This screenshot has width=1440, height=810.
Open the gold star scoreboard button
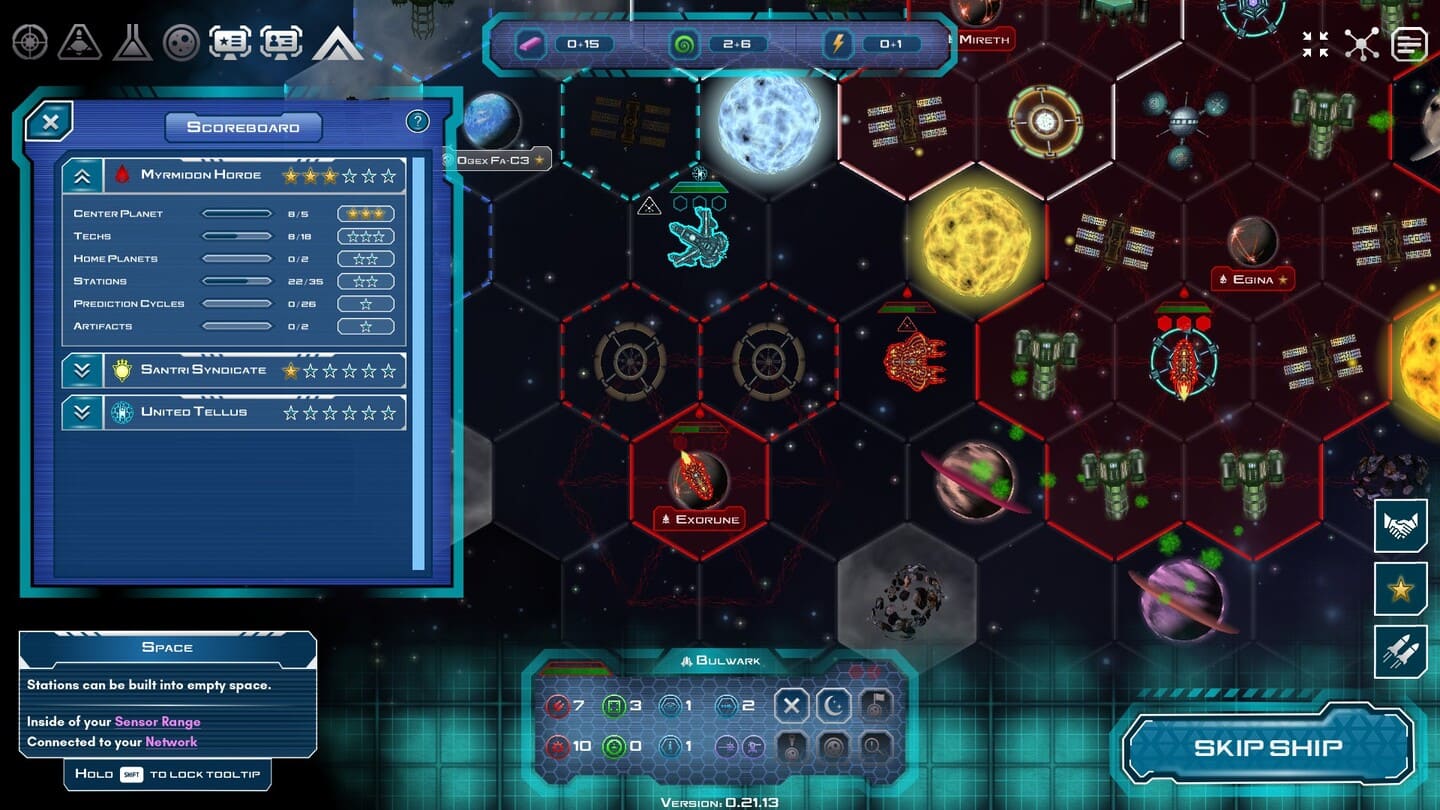click(x=1400, y=589)
